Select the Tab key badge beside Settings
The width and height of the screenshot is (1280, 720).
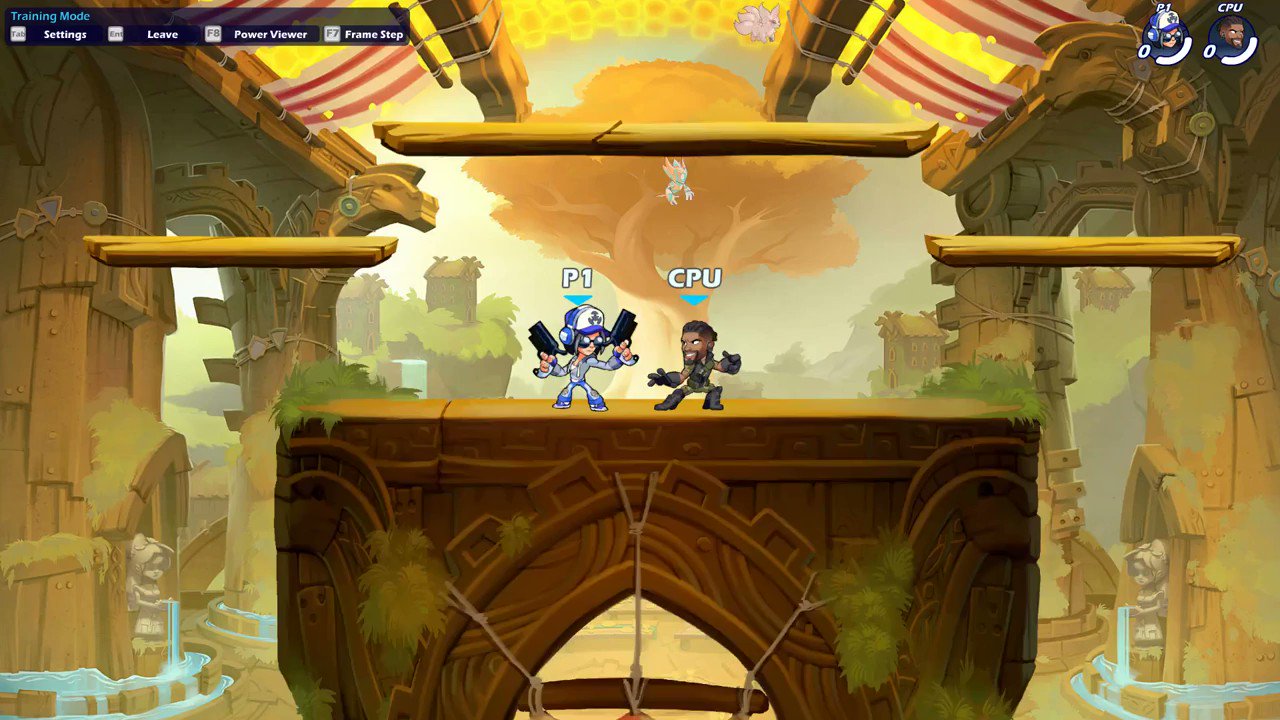click(18, 33)
